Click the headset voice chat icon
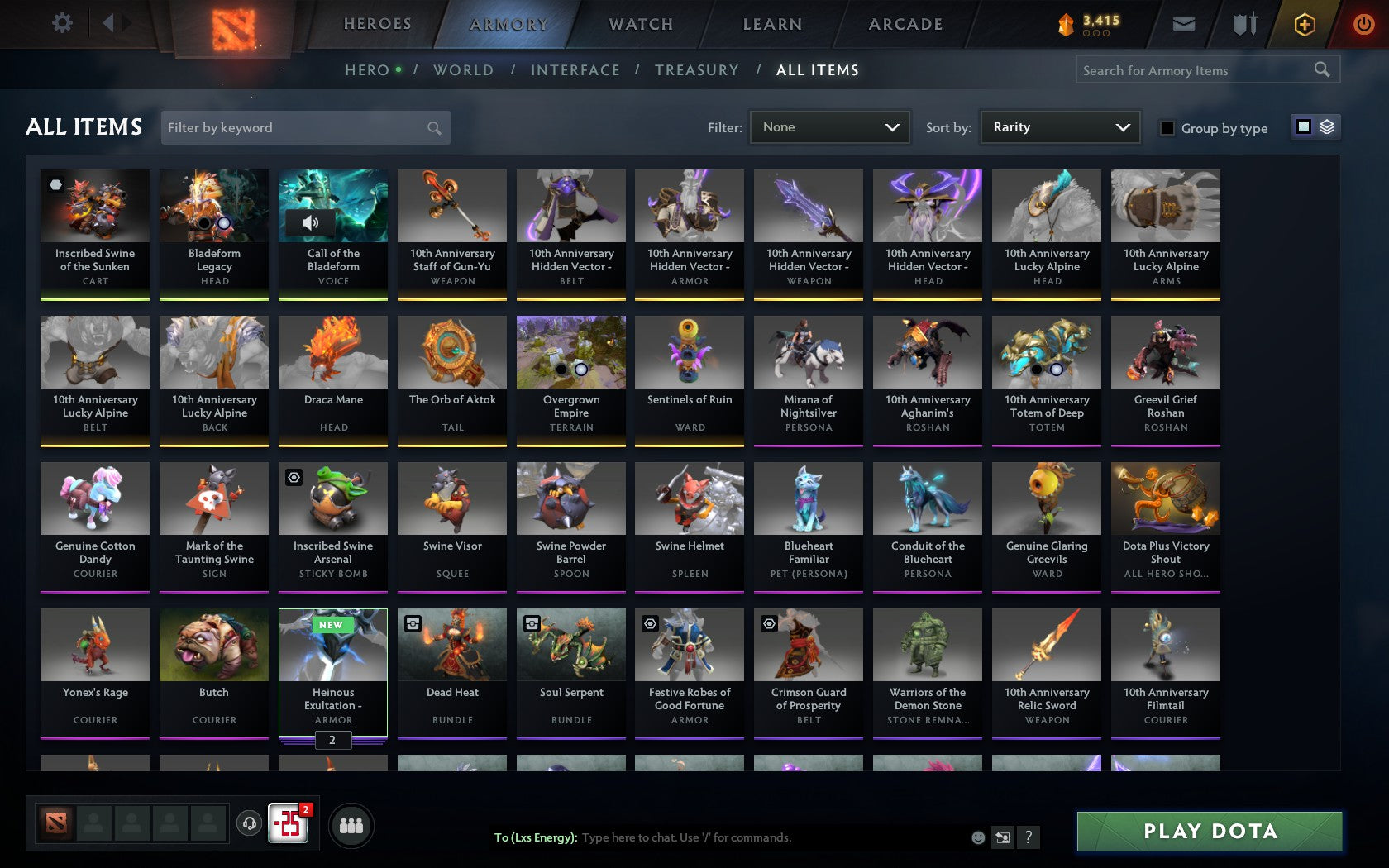The image size is (1389, 868). pyautogui.click(x=250, y=824)
